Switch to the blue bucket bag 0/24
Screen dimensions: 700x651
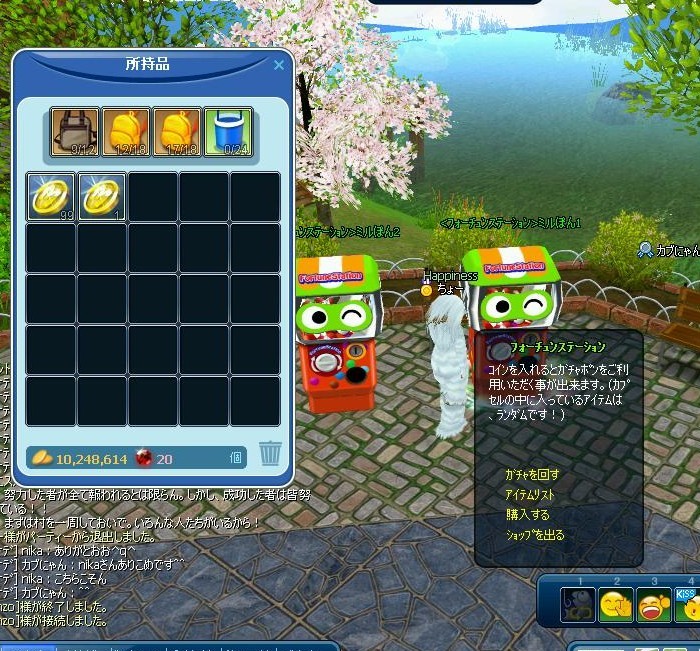[228, 132]
